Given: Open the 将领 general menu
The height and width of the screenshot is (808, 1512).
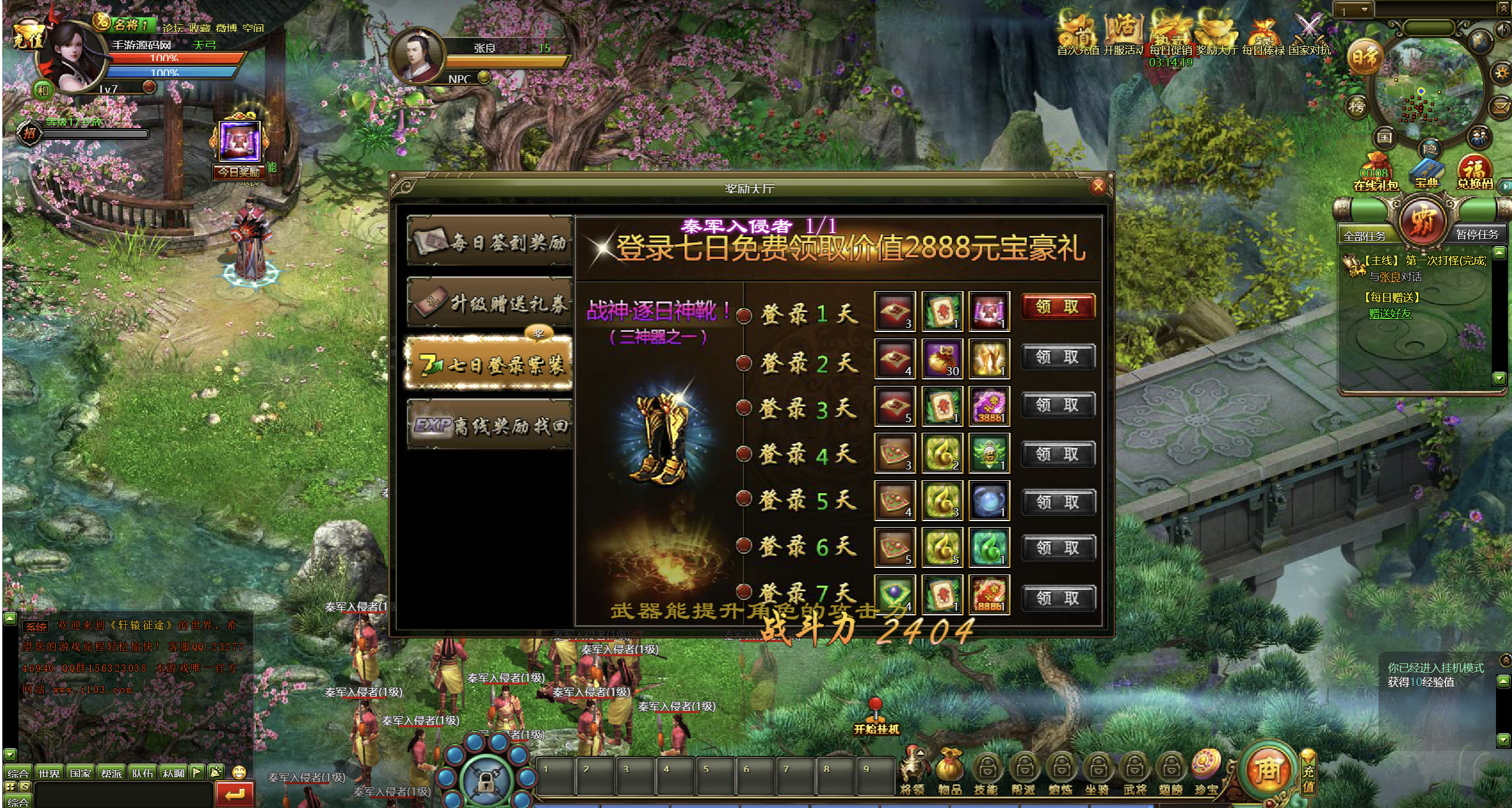Looking at the screenshot, I should (x=913, y=772).
